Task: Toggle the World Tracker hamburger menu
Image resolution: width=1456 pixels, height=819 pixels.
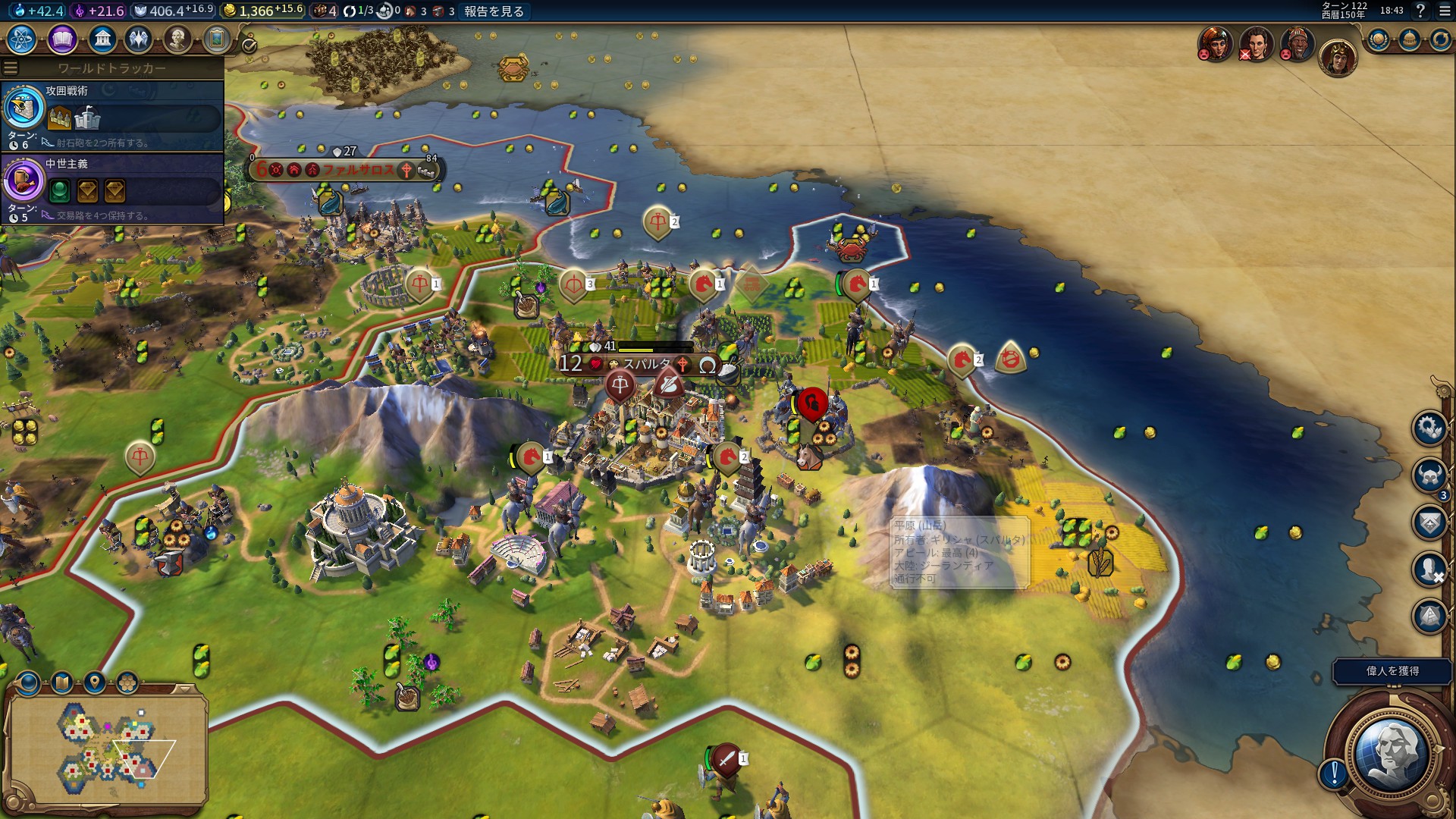Action: click(x=11, y=68)
